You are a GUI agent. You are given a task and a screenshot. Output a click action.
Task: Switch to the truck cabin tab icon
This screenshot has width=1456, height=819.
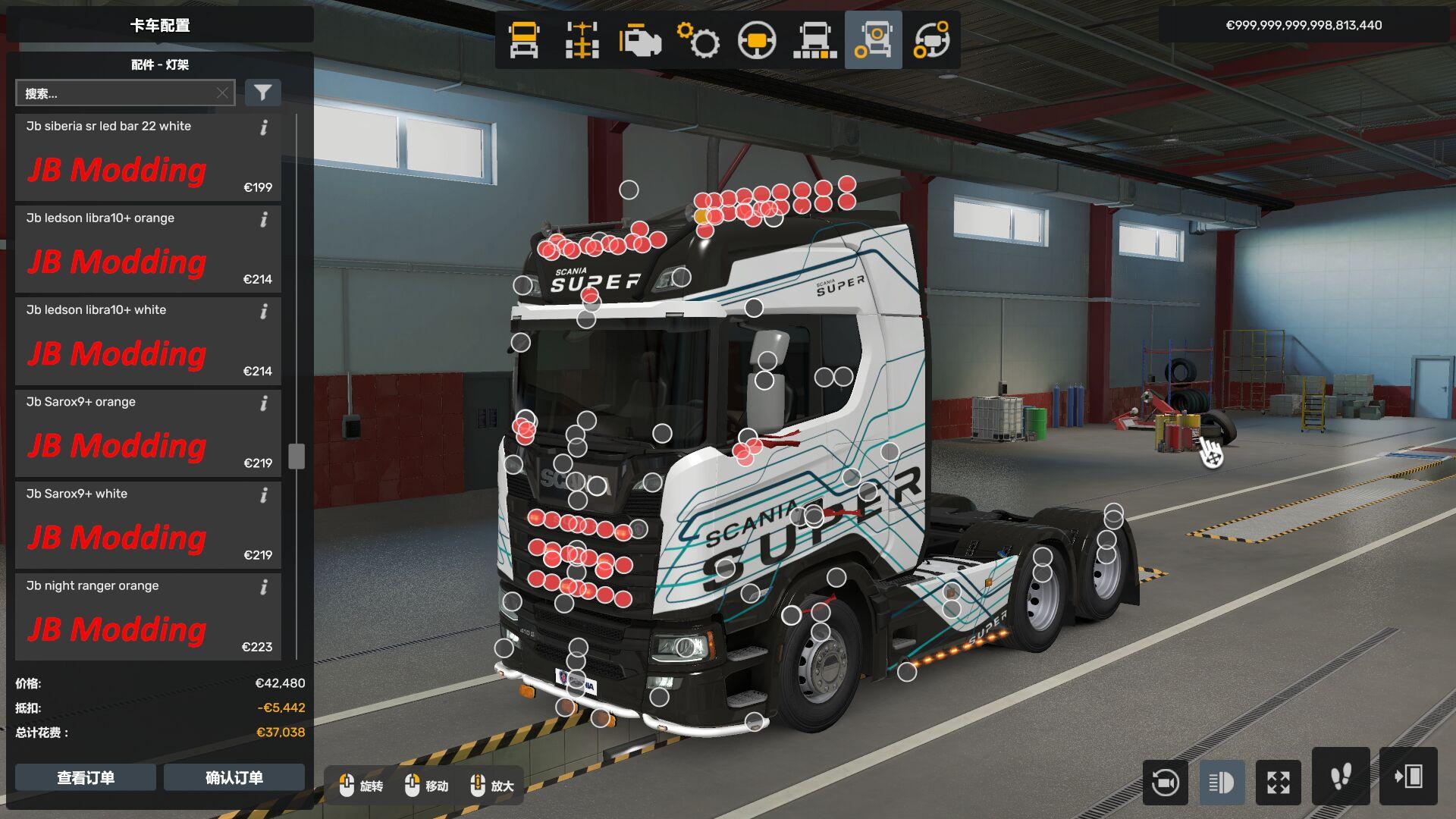(x=524, y=40)
